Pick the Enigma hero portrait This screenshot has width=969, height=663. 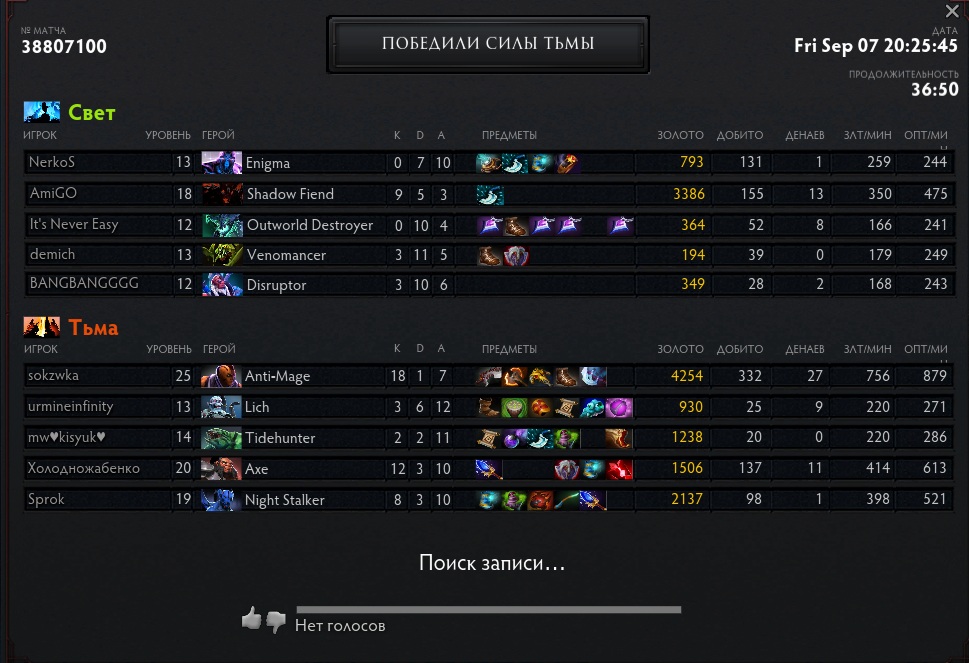point(221,163)
